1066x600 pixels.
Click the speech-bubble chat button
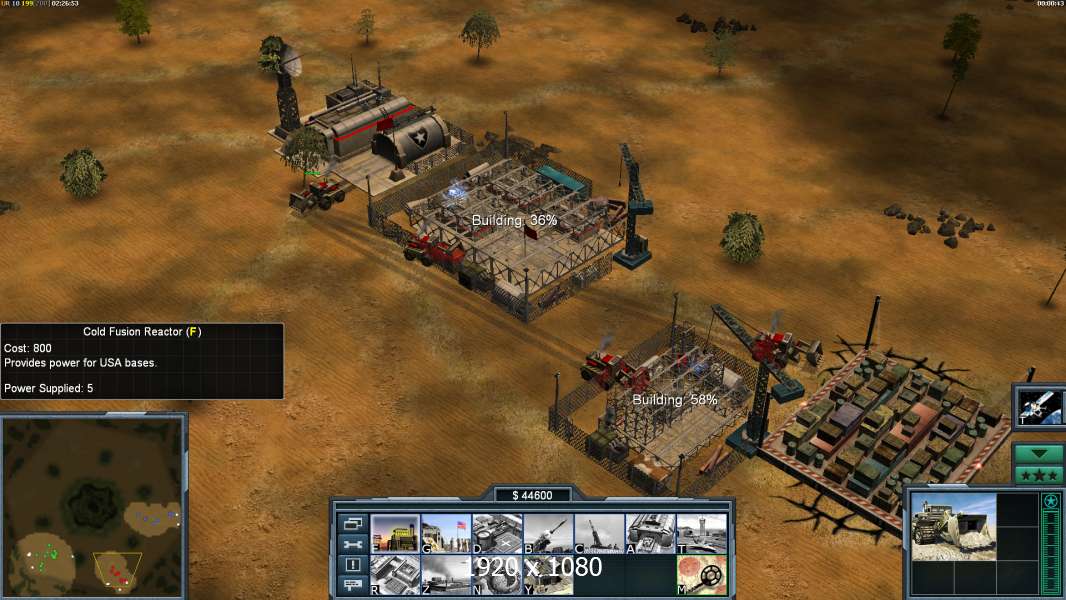click(x=352, y=586)
